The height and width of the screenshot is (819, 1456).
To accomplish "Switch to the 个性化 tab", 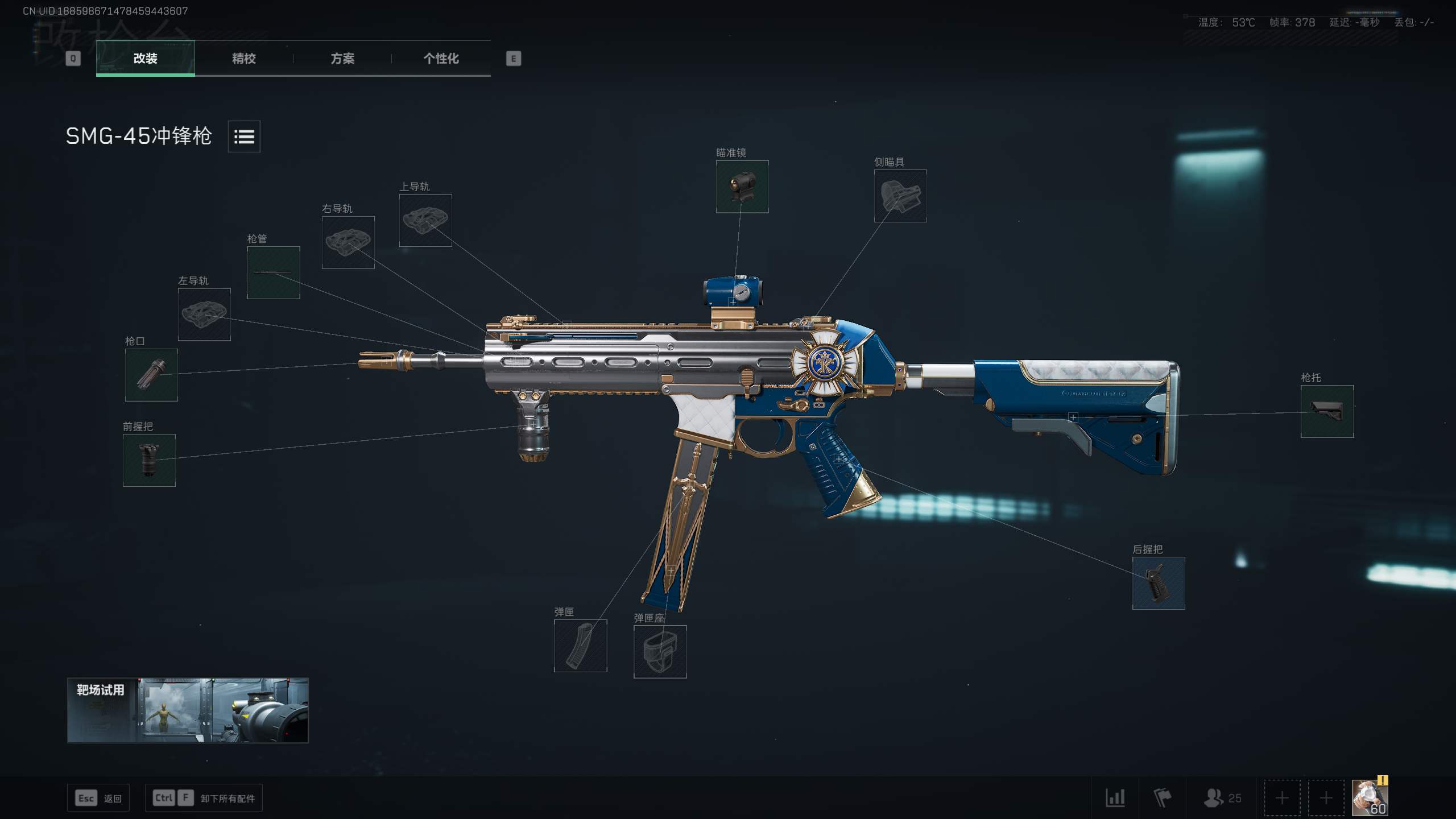I will coord(441,58).
